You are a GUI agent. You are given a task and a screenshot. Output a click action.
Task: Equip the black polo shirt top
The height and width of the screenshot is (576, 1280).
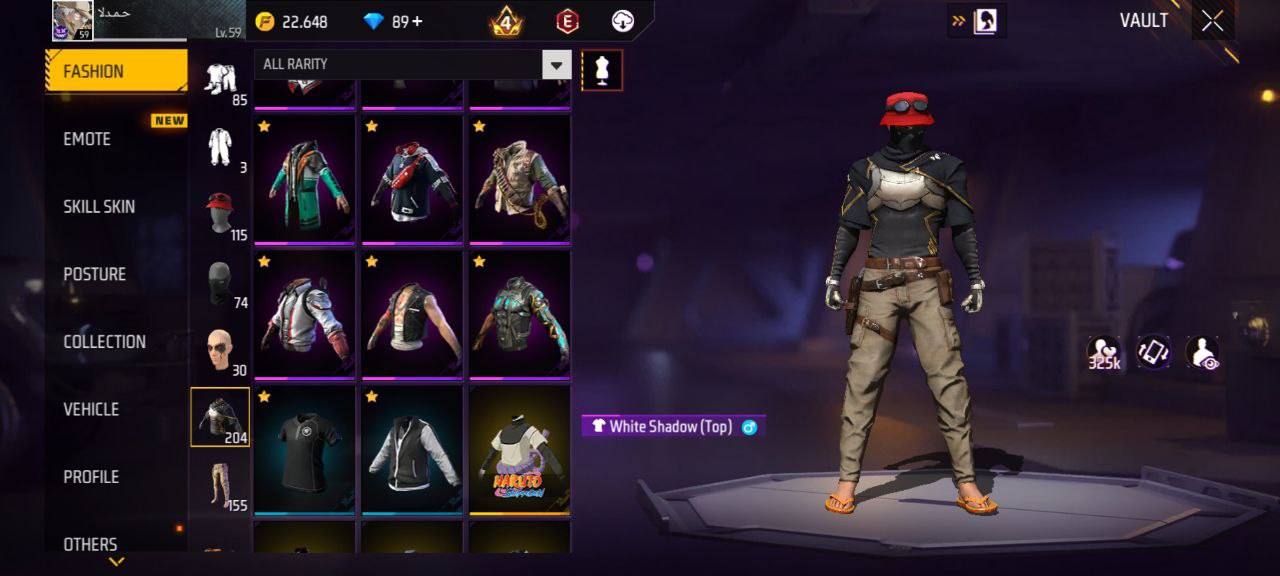click(304, 450)
